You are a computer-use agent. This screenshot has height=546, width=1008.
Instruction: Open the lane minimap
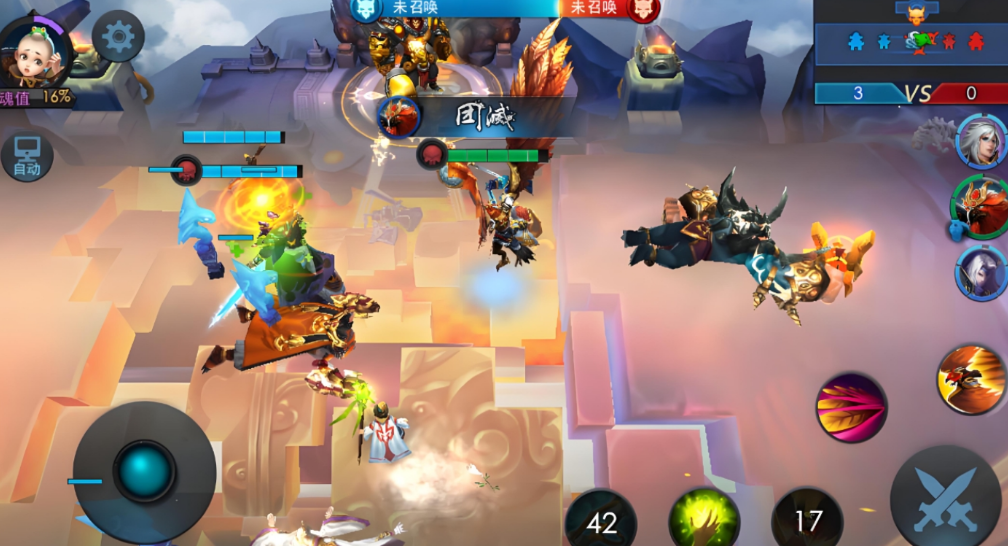(910, 41)
